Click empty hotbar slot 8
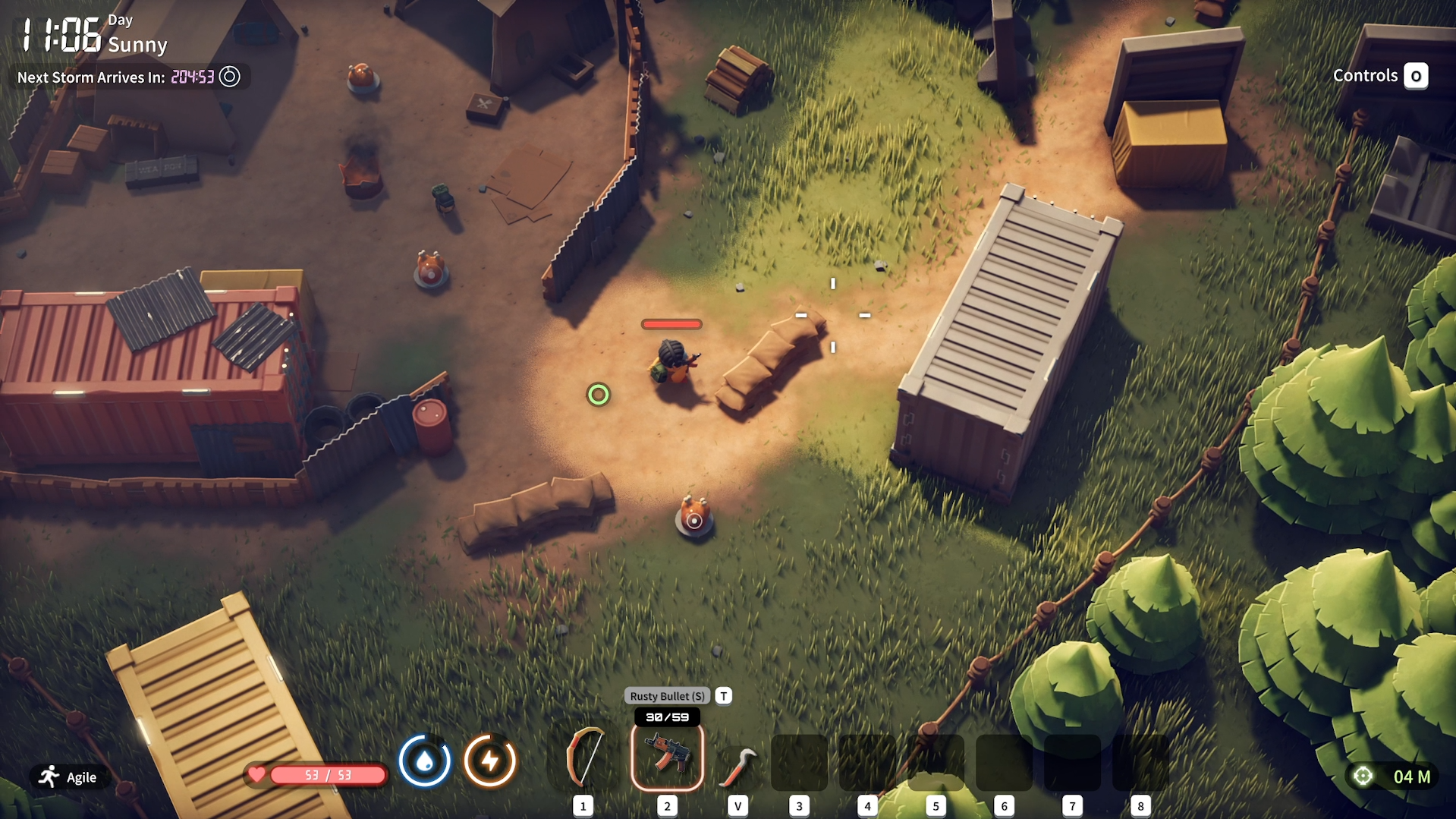 [x=1140, y=763]
